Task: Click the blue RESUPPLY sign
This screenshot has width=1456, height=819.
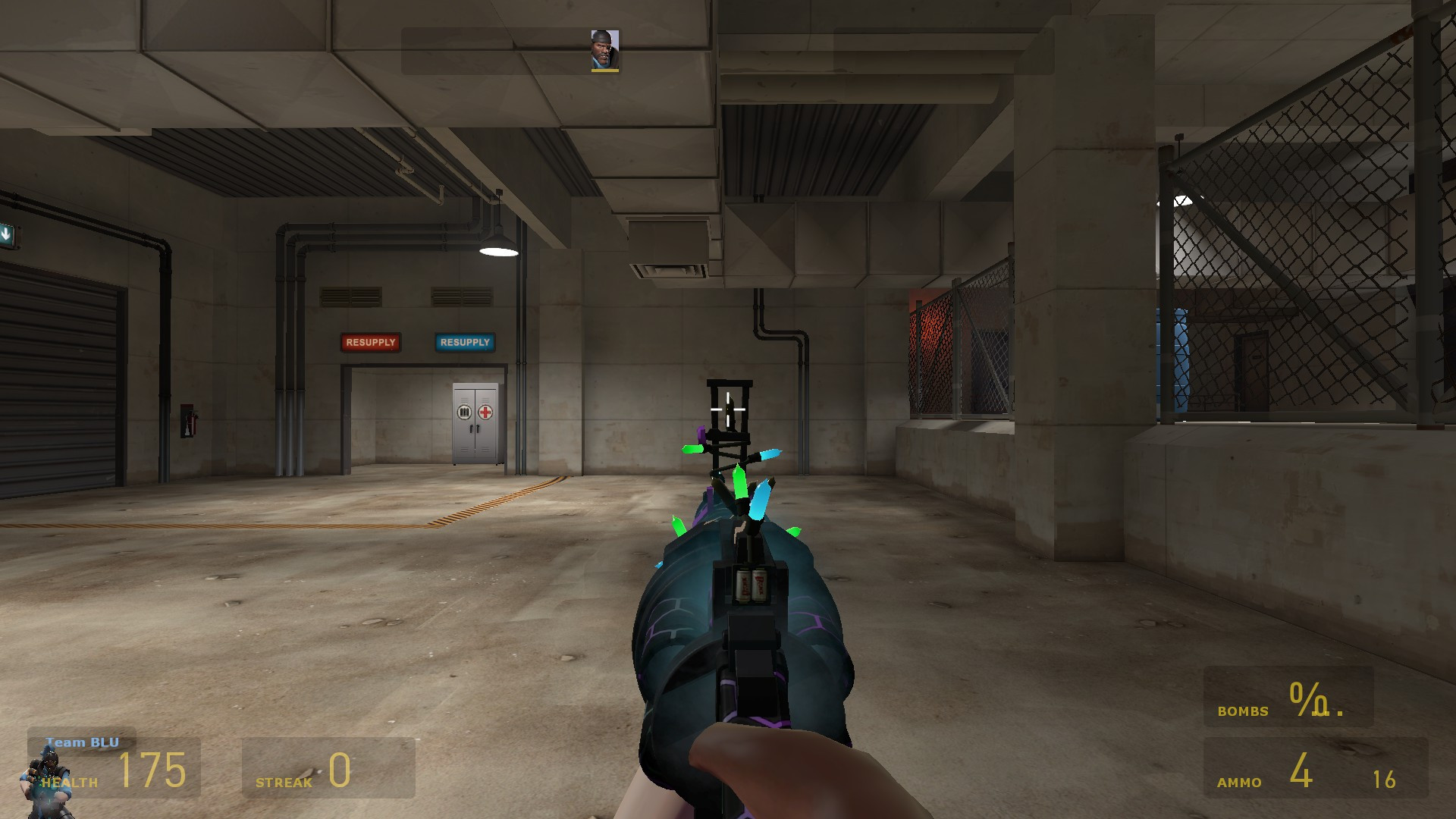Action: [464, 342]
